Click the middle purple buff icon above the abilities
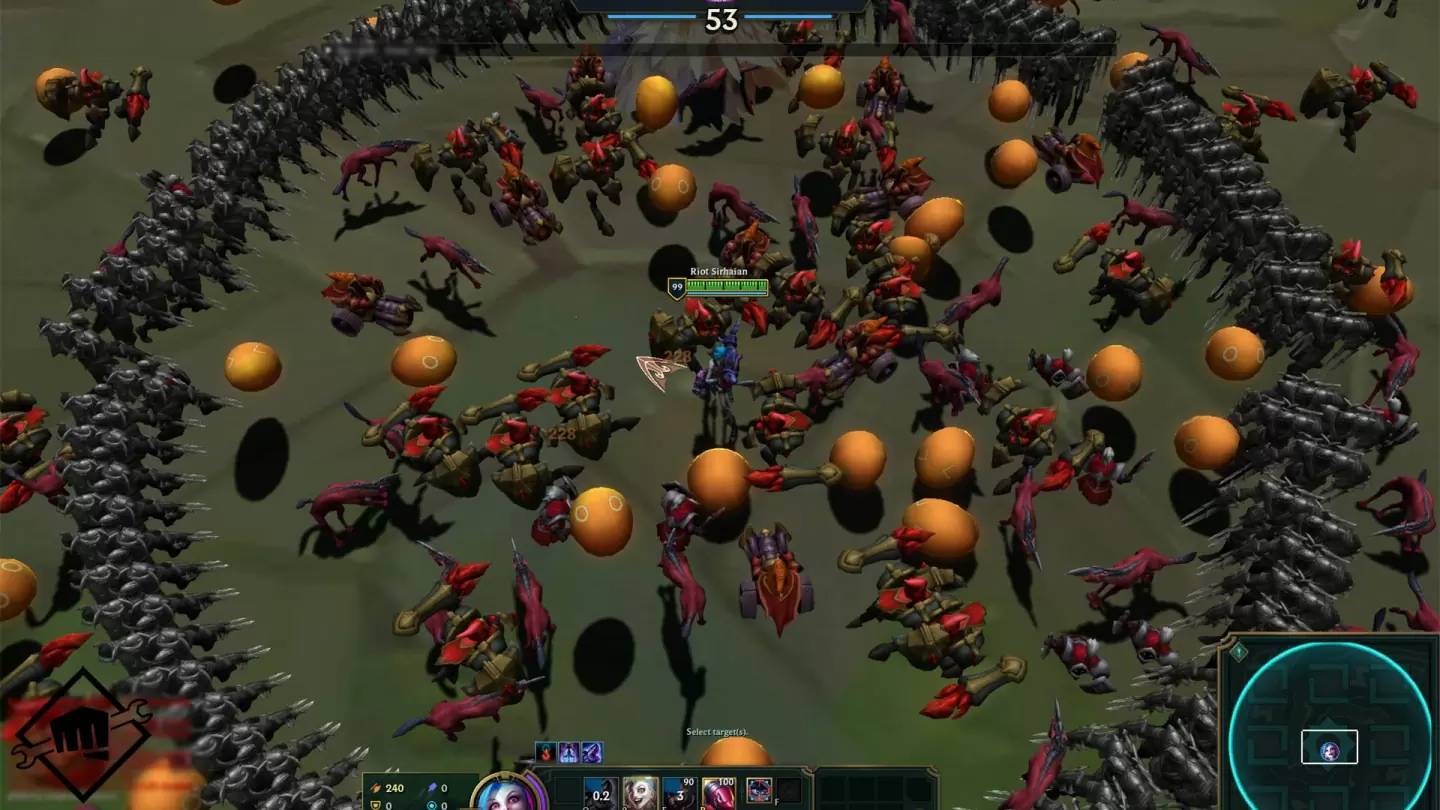This screenshot has width=1440, height=810. pos(569,751)
